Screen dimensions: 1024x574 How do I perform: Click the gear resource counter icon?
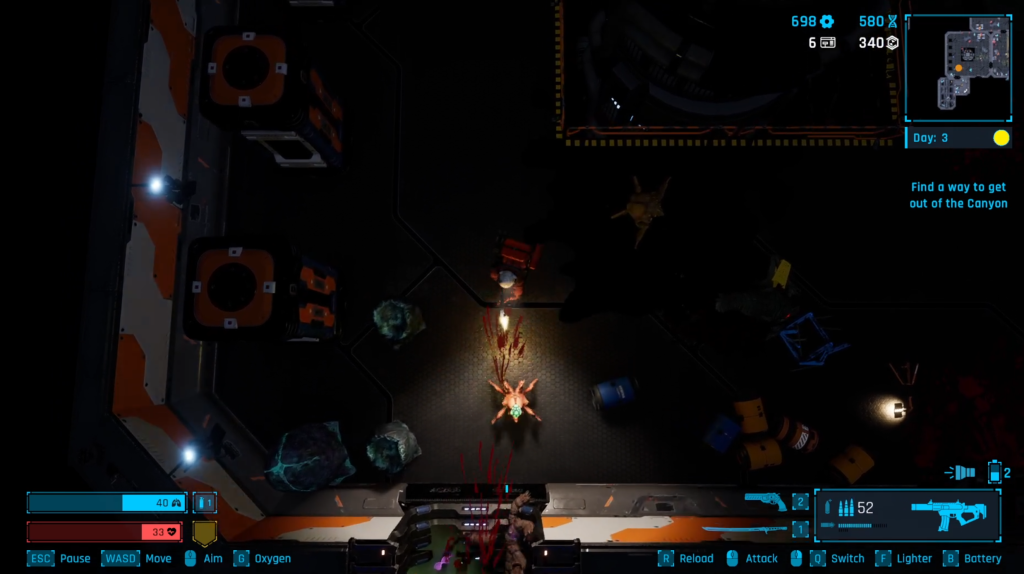pyautogui.click(x=827, y=22)
